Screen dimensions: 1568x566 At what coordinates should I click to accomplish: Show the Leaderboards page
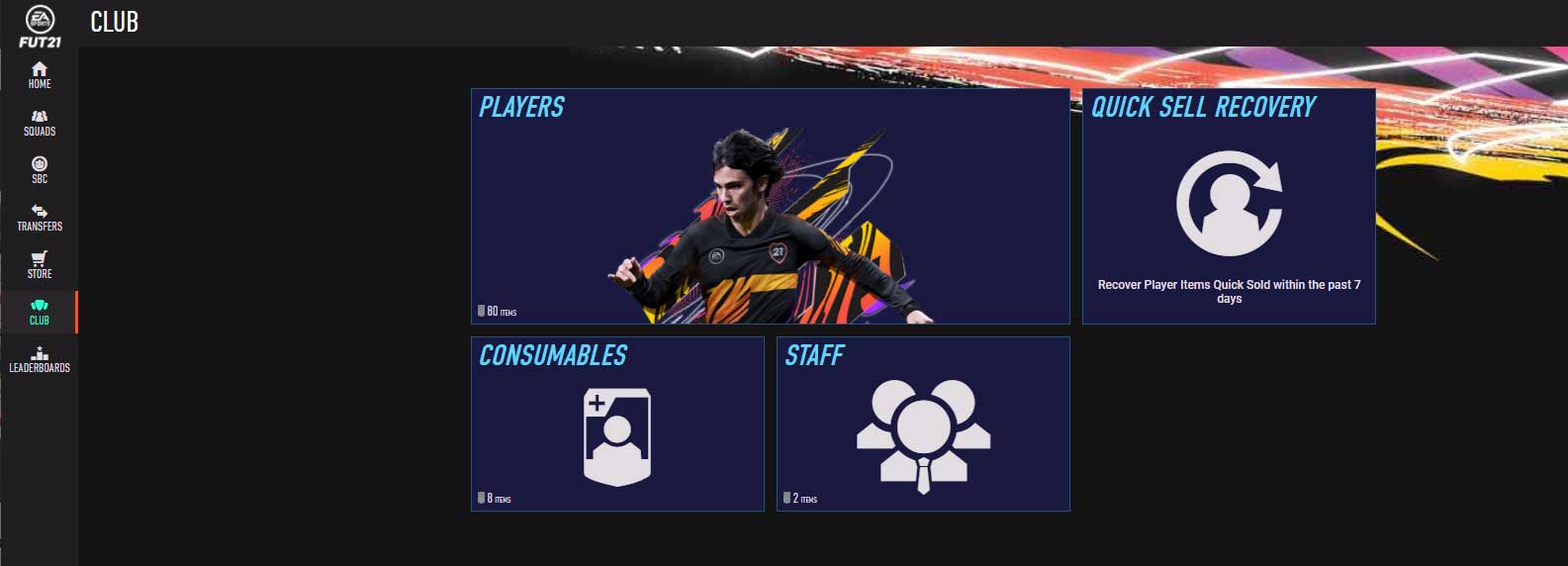click(x=39, y=359)
